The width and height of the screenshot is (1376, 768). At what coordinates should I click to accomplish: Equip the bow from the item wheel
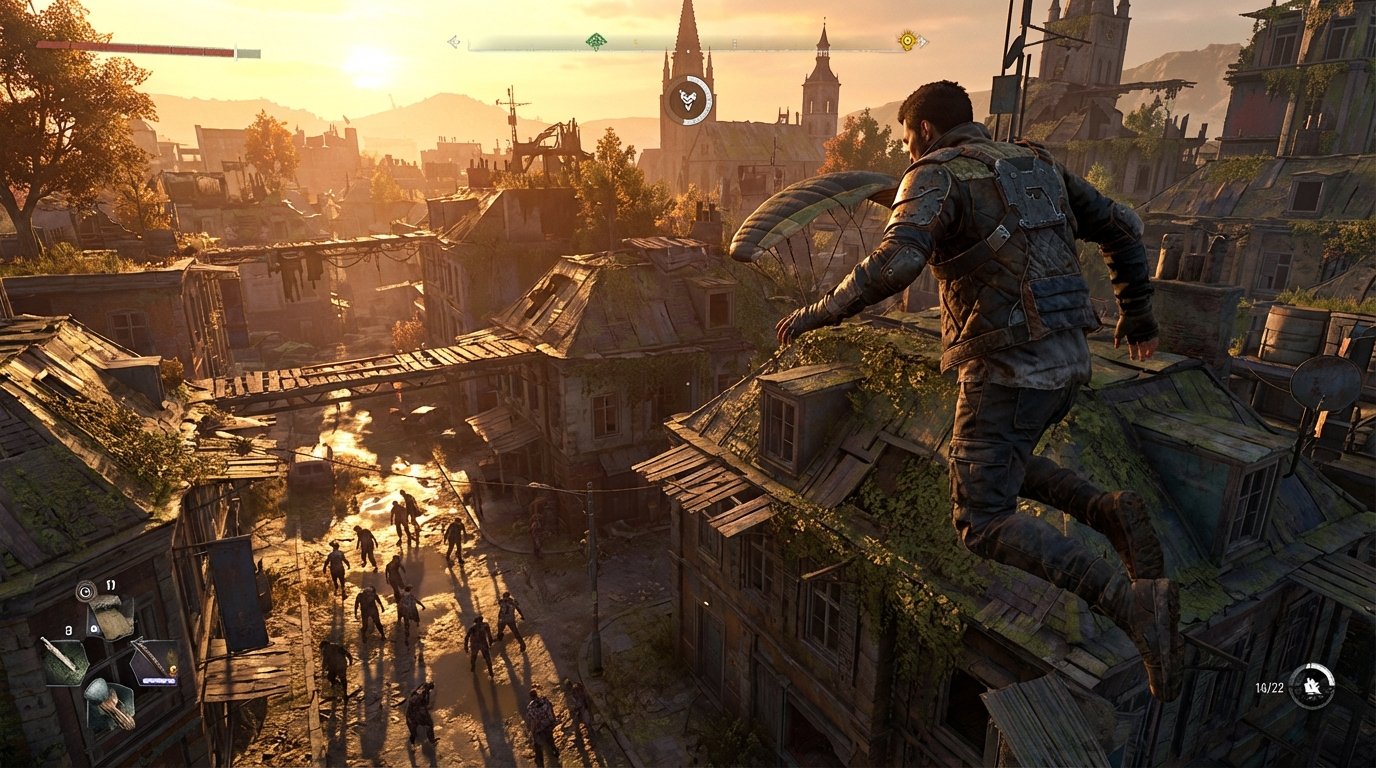[154, 660]
